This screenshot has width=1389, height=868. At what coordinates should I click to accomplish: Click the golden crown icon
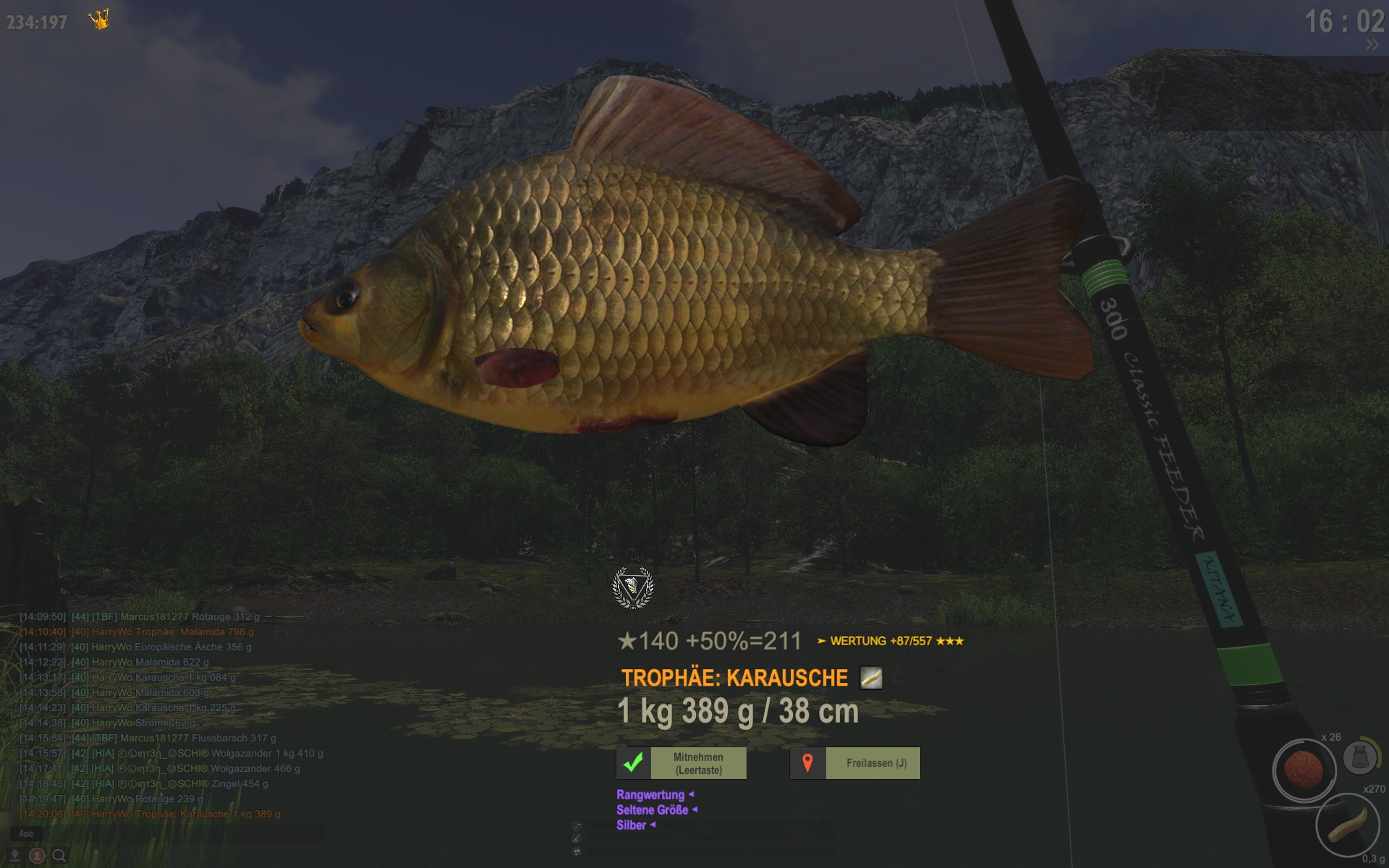[99, 20]
